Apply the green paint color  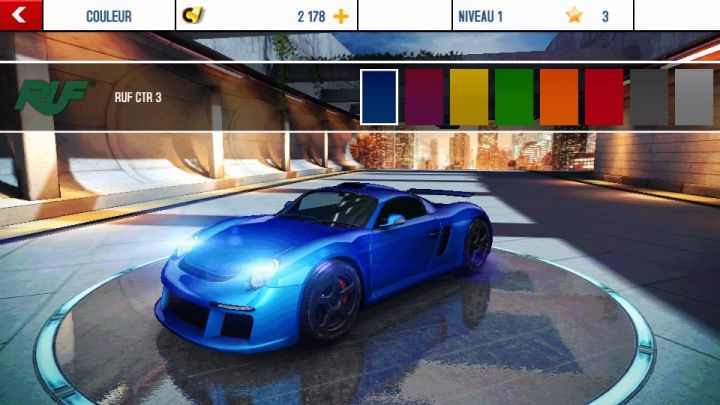tap(514, 97)
